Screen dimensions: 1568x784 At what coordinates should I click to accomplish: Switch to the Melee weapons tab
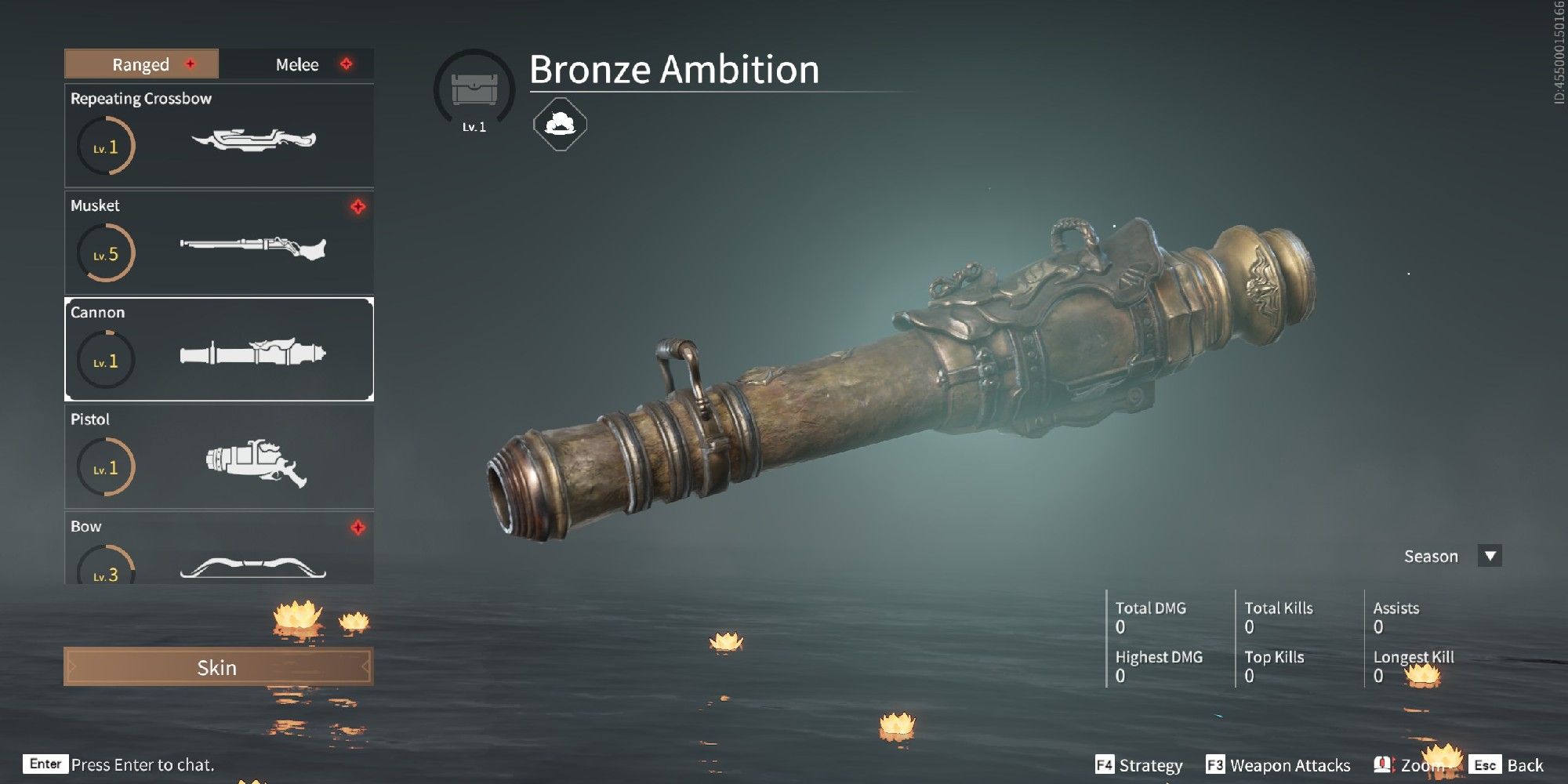pyautogui.click(x=297, y=64)
